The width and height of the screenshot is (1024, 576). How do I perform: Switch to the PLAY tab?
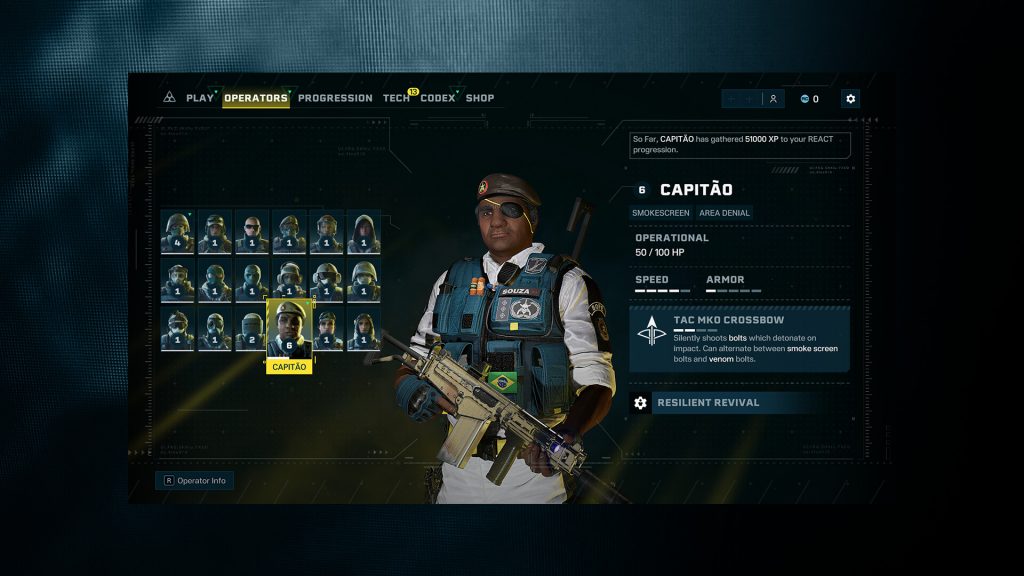200,98
